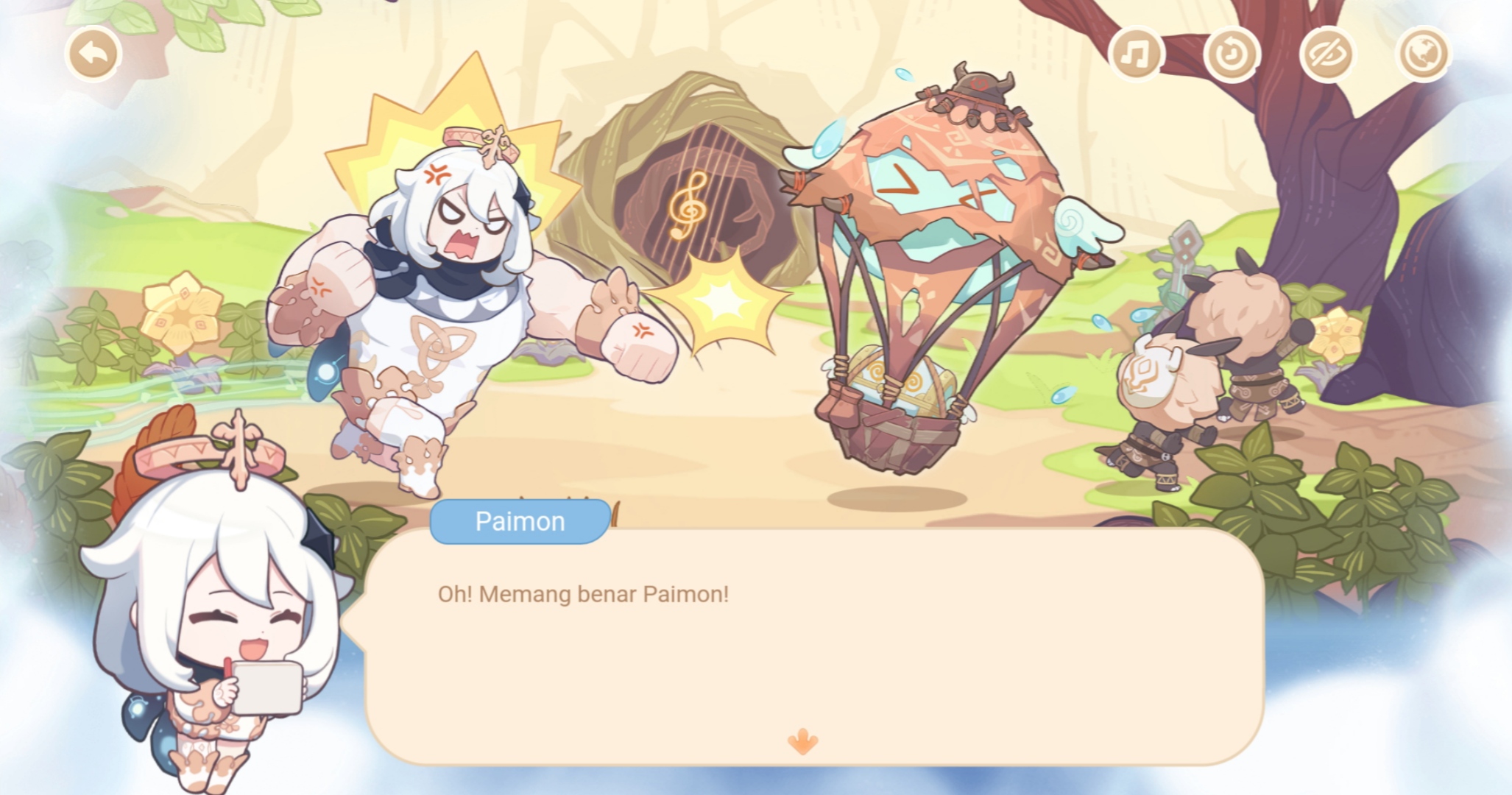Select the Paimon name tag above the dialogue

(517, 520)
